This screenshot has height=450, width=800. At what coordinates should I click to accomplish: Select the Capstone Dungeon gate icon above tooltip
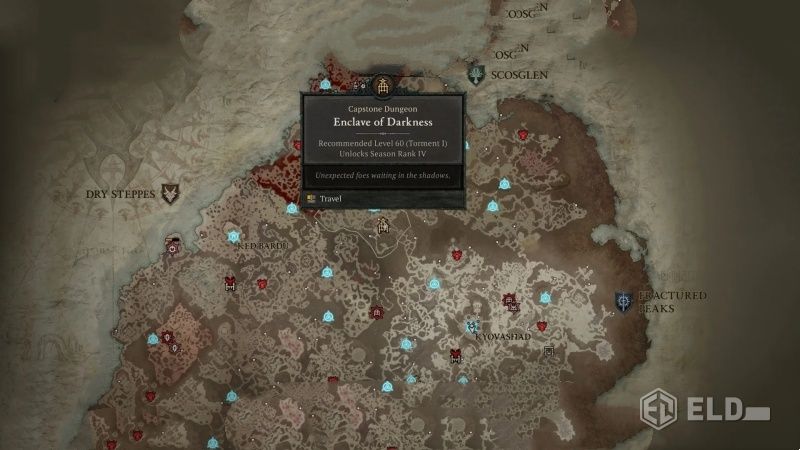[x=382, y=86]
